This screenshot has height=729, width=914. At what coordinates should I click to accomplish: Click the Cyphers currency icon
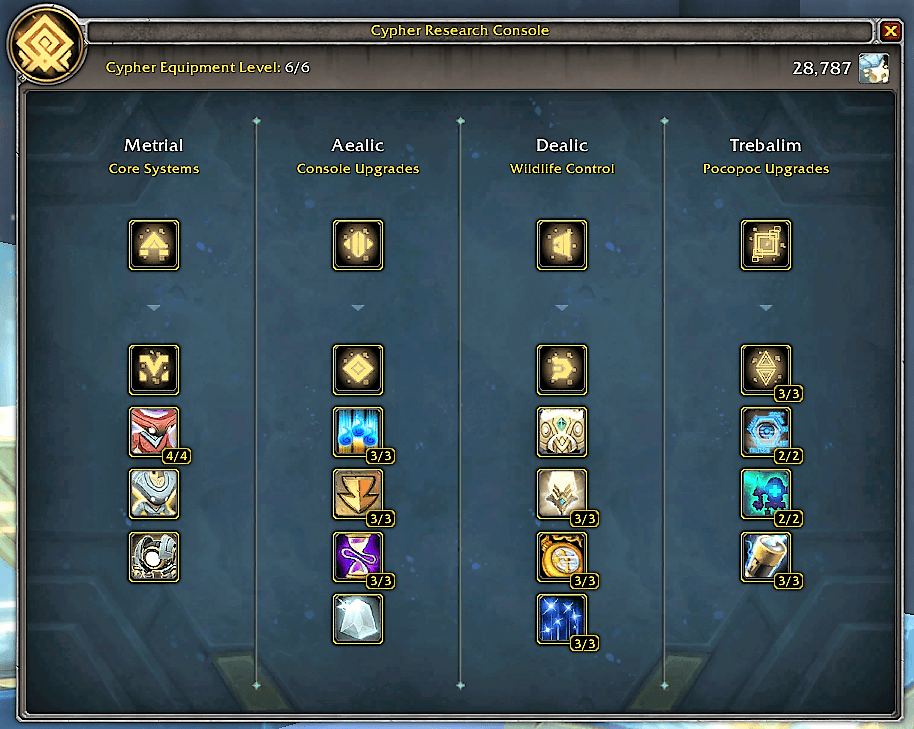(x=874, y=68)
